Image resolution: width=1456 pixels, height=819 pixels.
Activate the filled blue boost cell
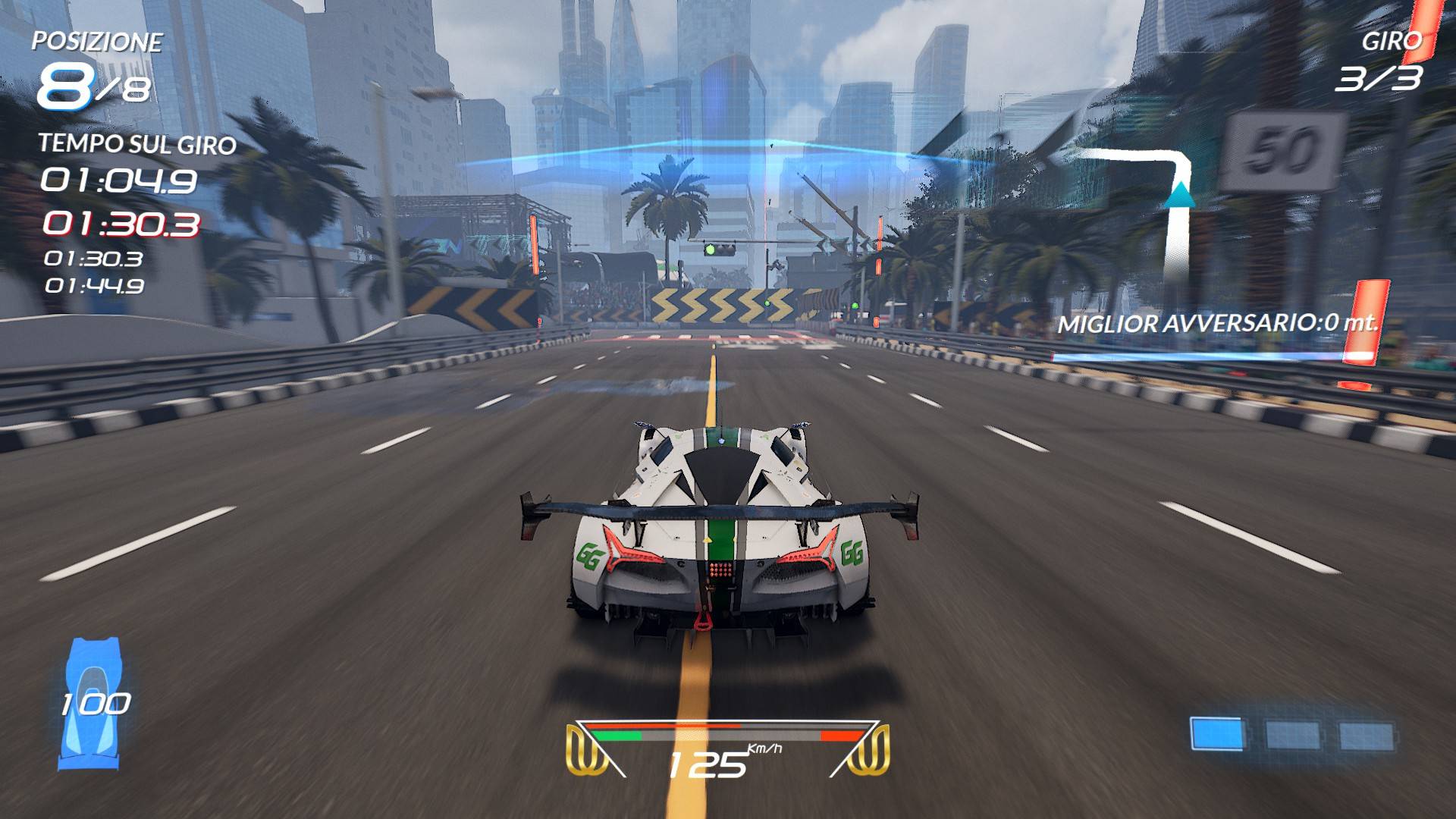(1218, 735)
